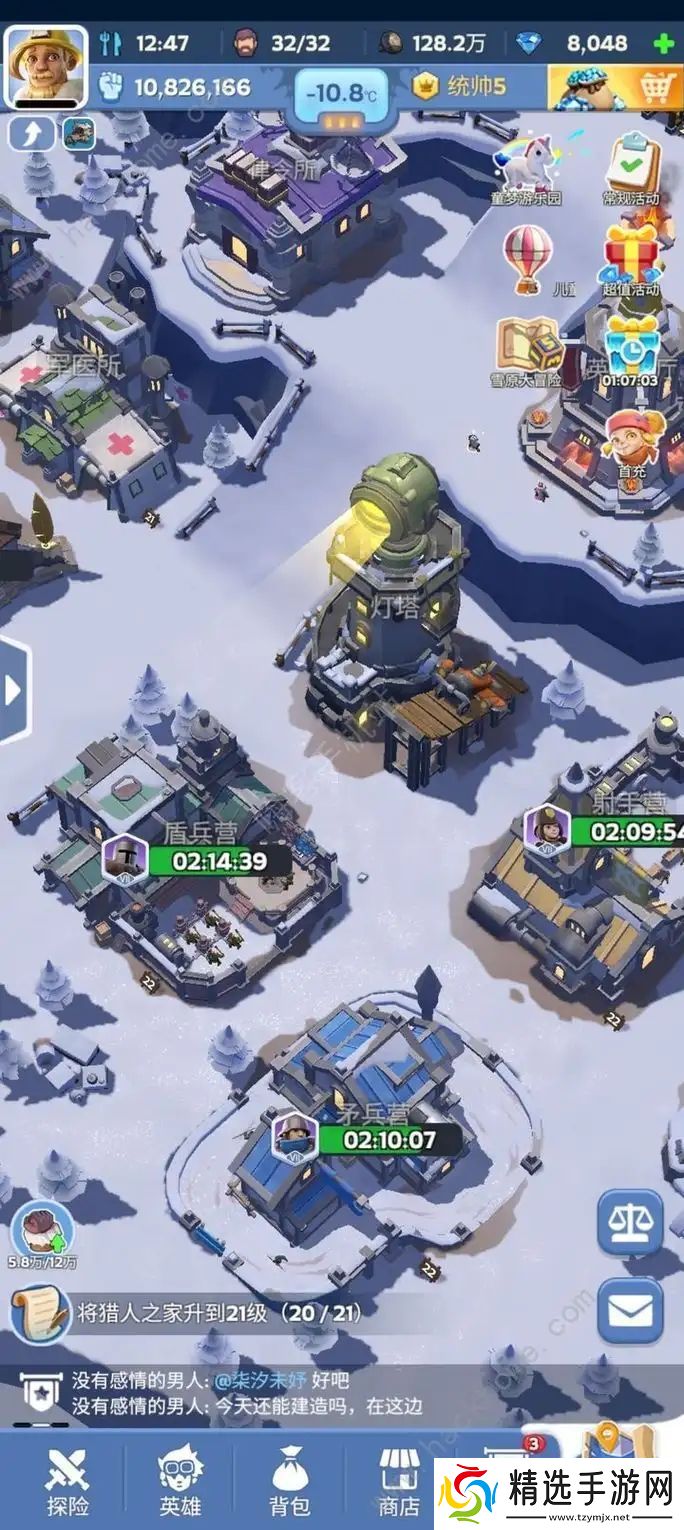Tap the white upward arrow buff icon
684x1530 pixels.
click(31, 134)
